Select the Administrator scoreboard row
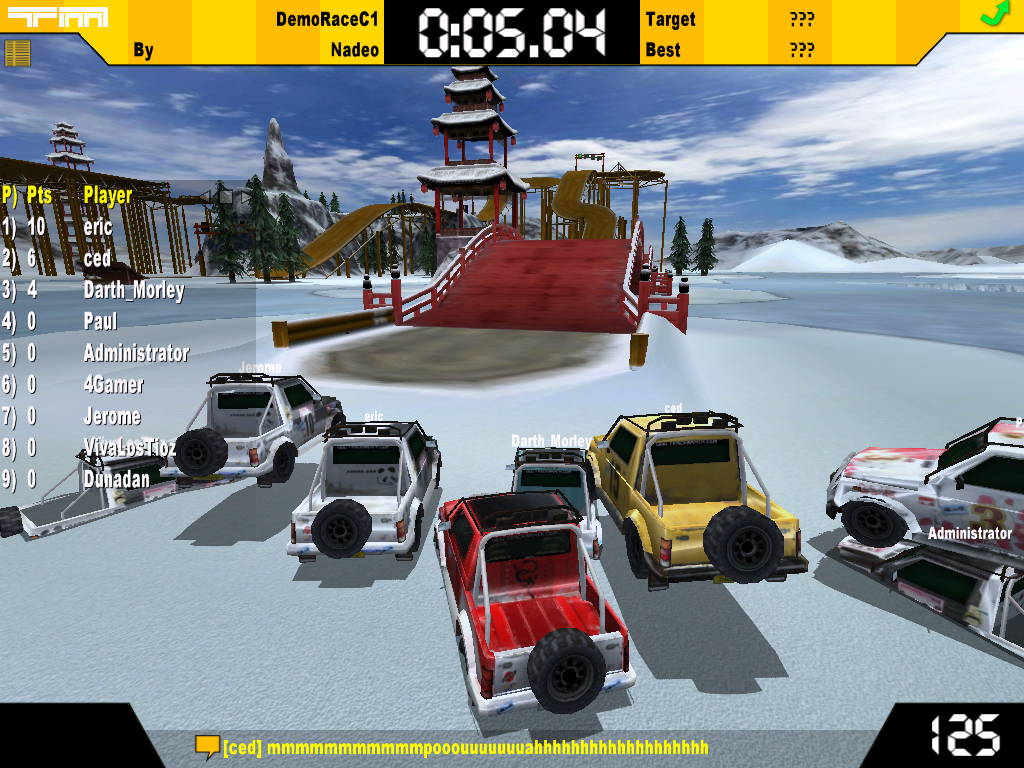This screenshot has height=768, width=1024. pyautogui.click(x=136, y=353)
